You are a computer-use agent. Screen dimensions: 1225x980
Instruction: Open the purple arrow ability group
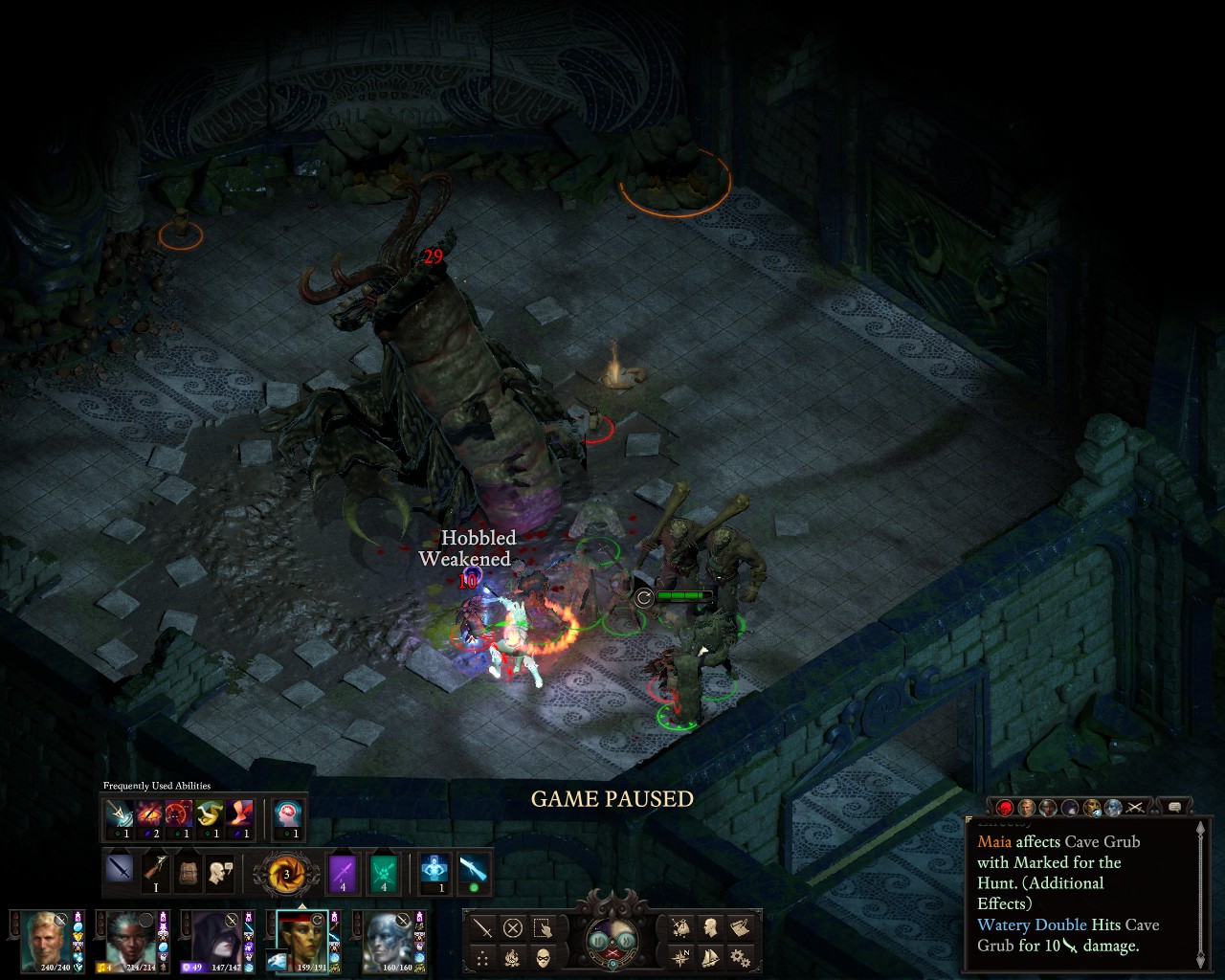(x=343, y=872)
